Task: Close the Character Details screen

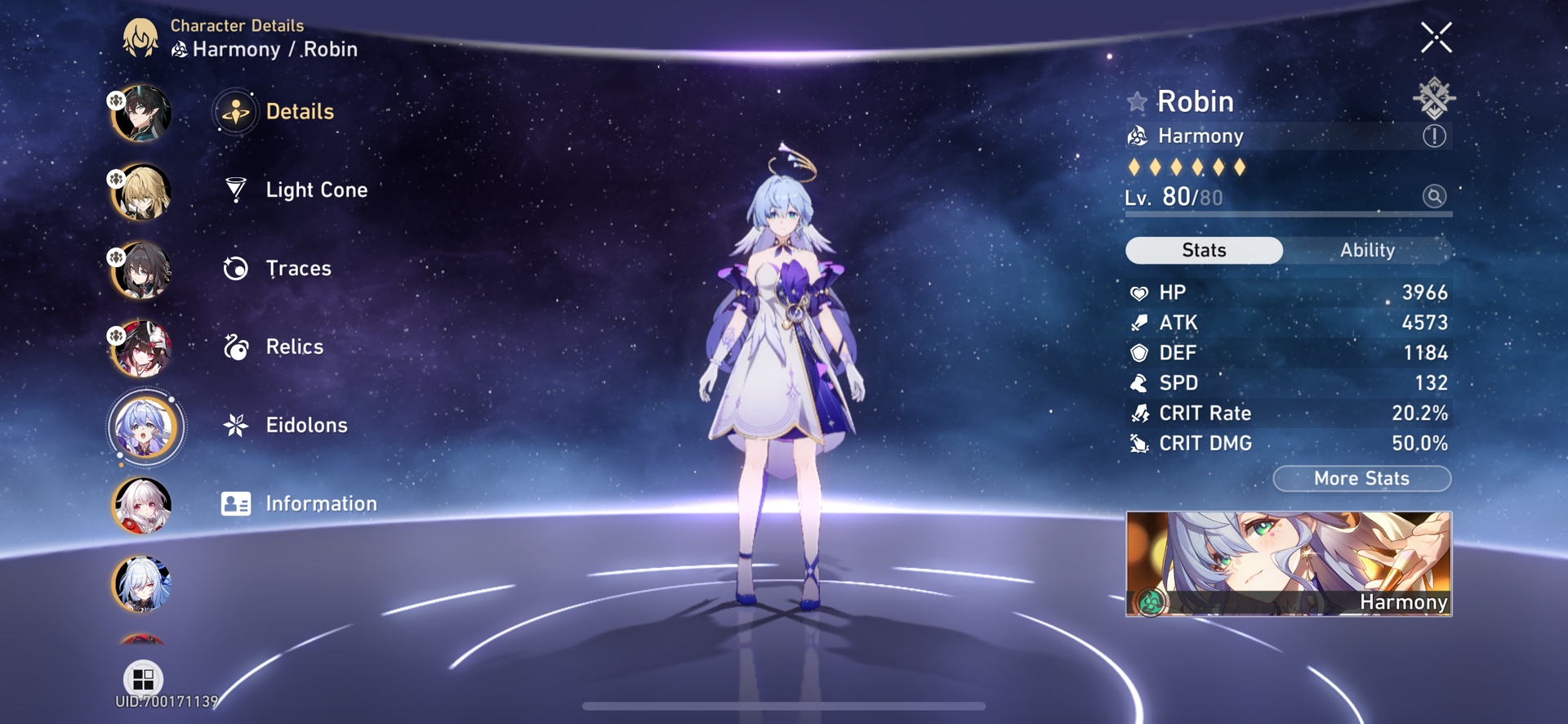Action: 1437,38
